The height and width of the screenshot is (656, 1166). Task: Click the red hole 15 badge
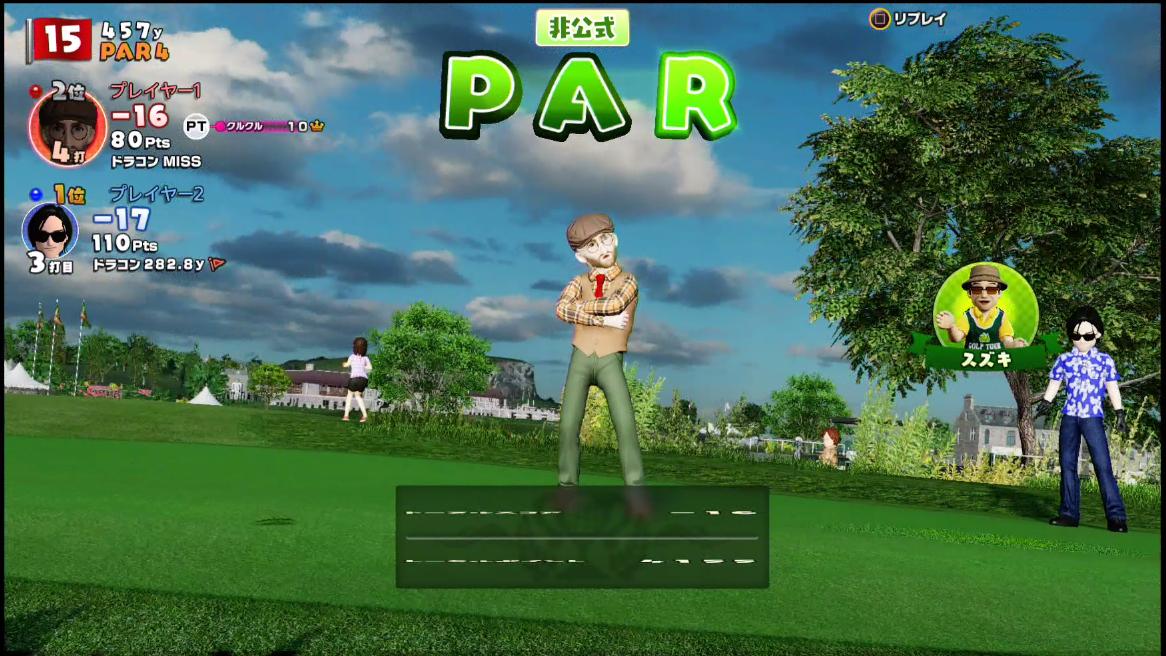[62, 39]
